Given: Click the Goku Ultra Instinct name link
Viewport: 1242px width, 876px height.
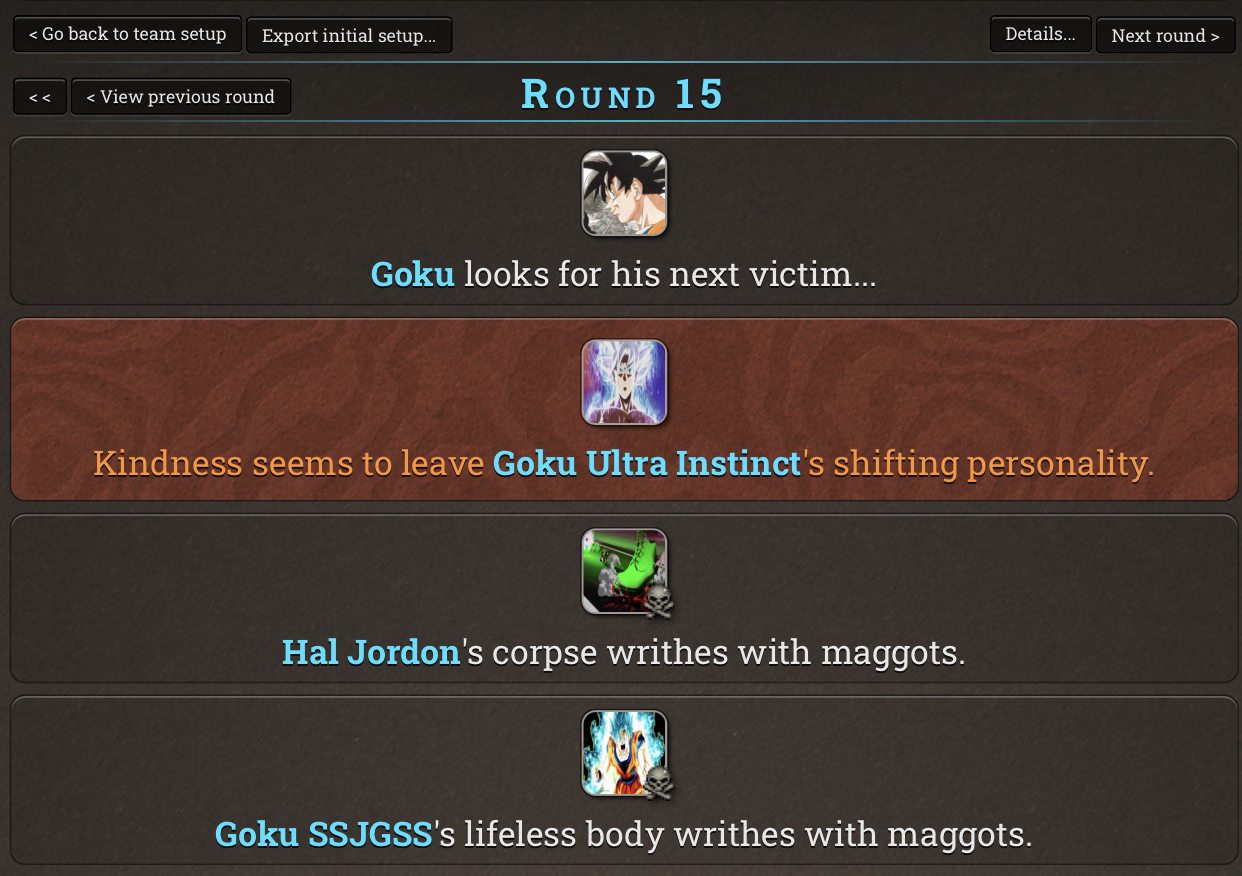Looking at the screenshot, I should (647, 463).
